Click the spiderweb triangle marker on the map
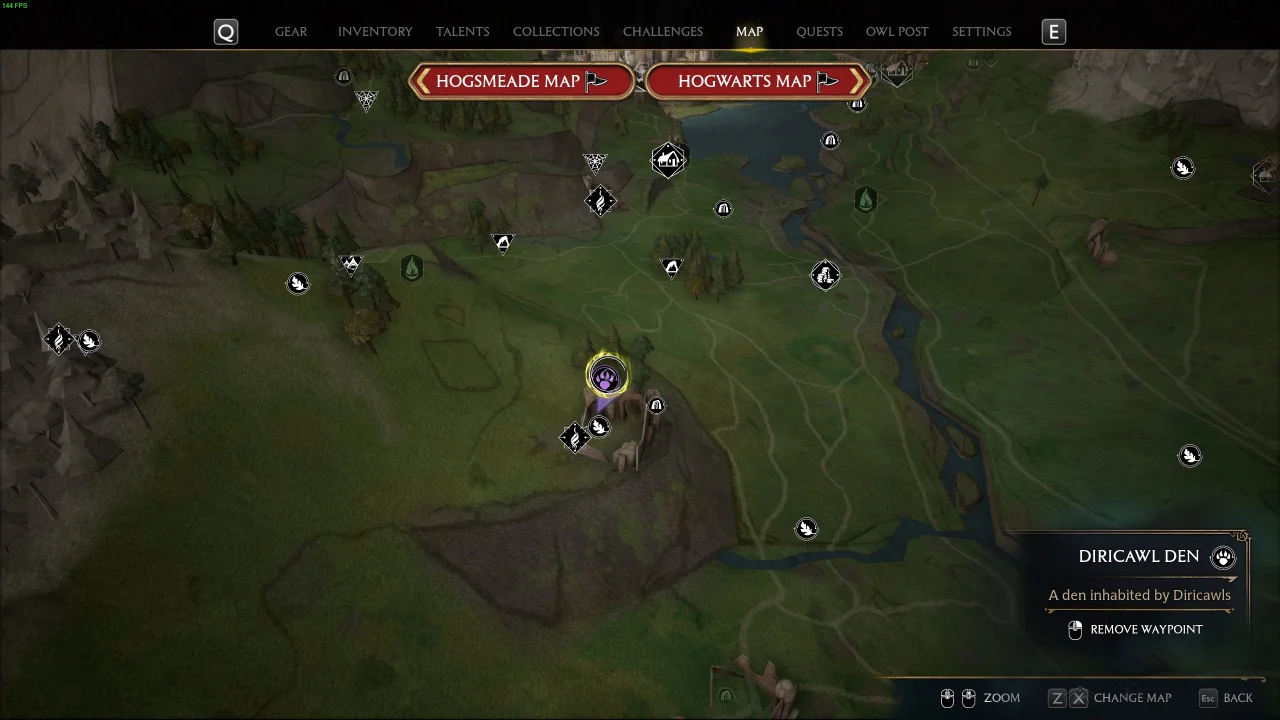This screenshot has width=1280, height=720. coord(595,162)
